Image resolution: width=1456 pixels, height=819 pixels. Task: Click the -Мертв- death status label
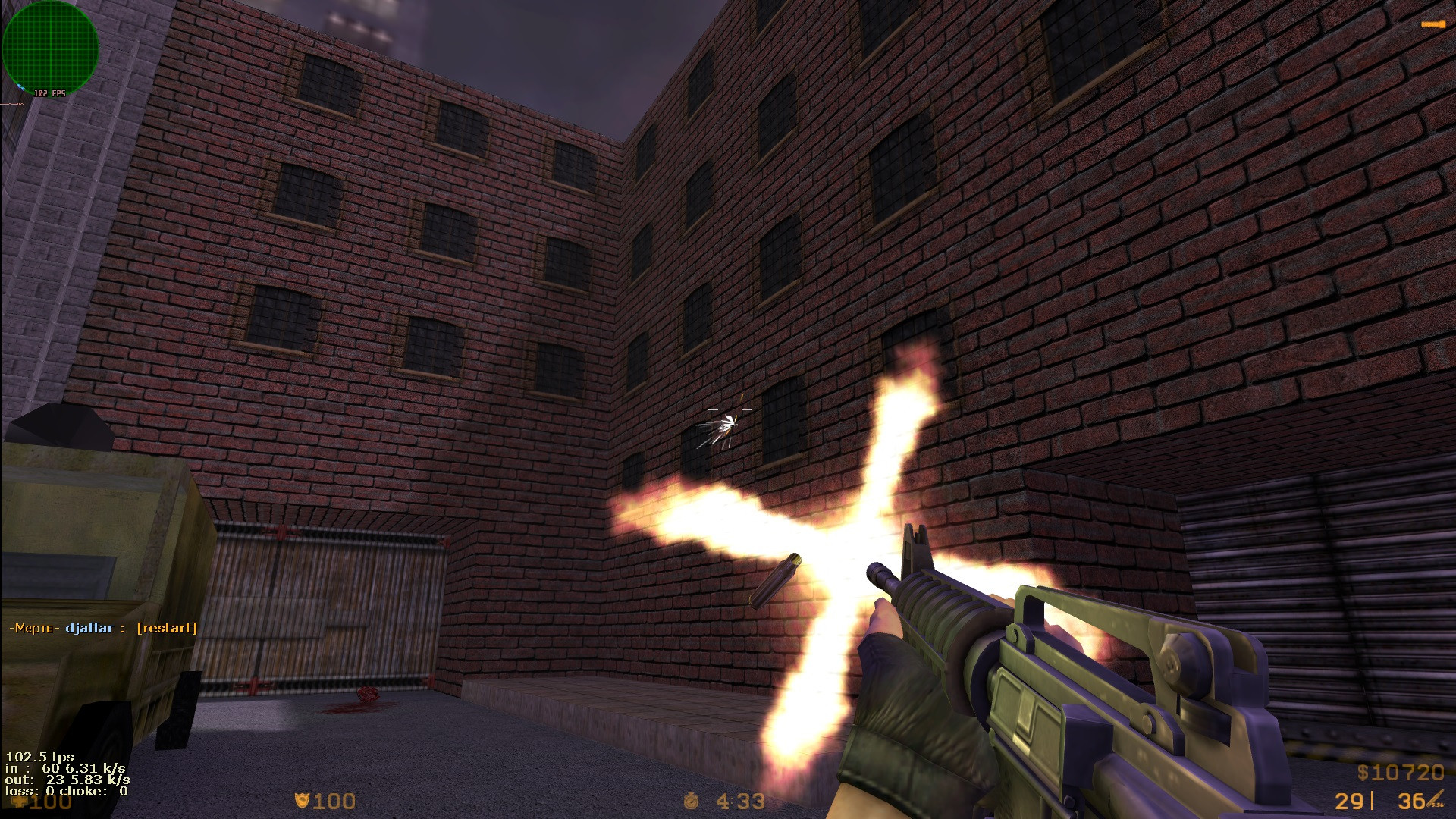point(34,628)
